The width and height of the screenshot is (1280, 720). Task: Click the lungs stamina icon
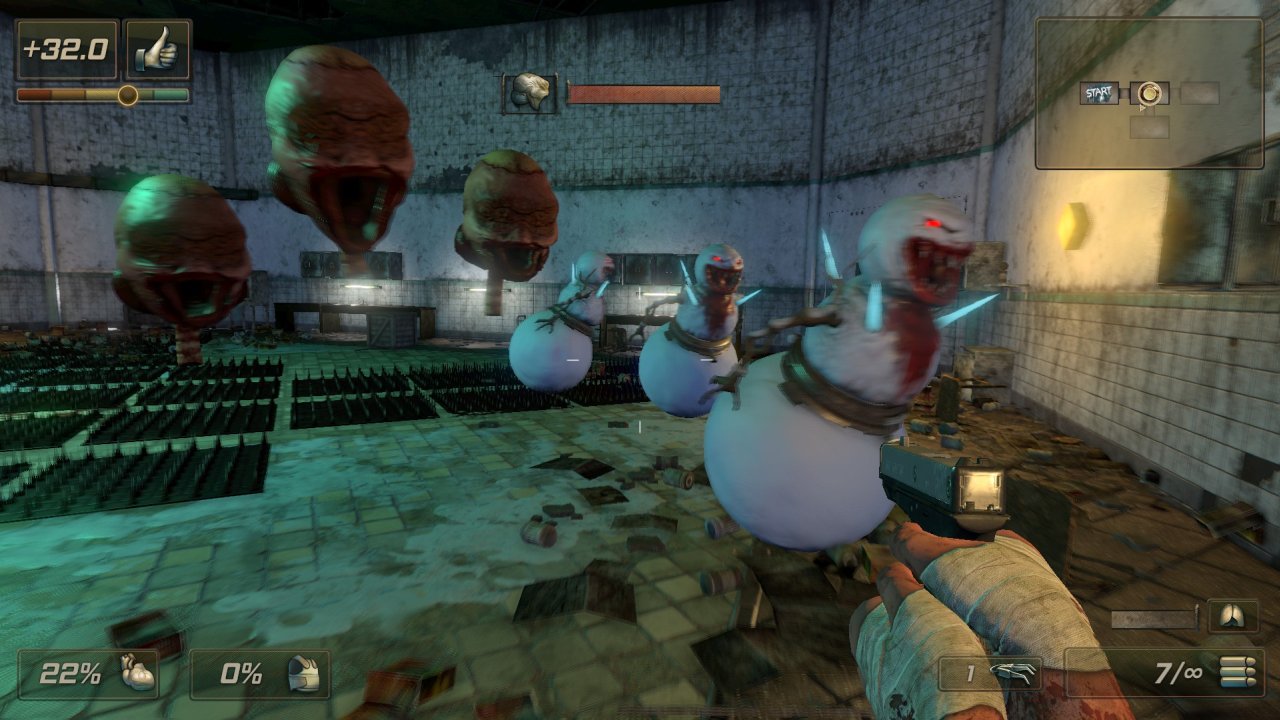pos(1232,616)
